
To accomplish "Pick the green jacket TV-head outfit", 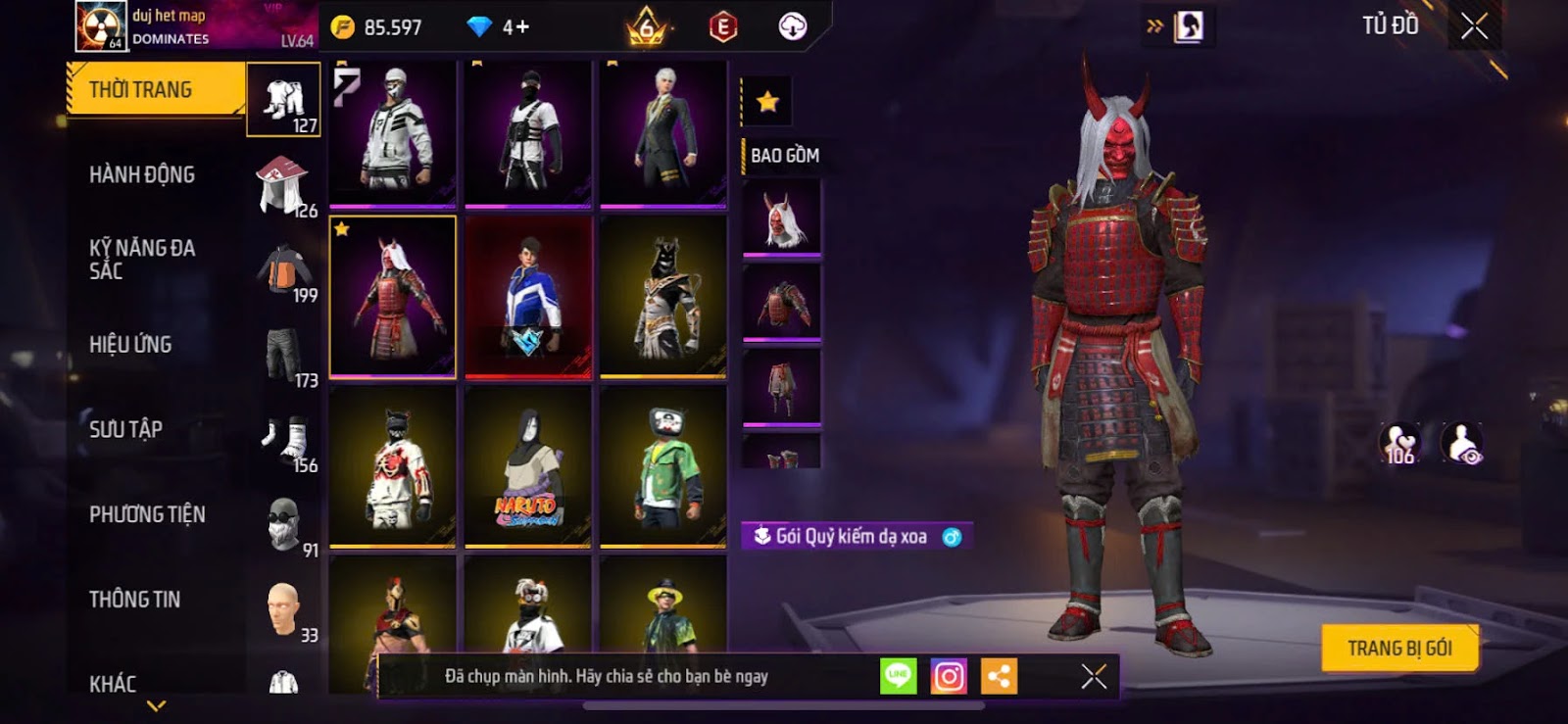I will (663, 467).
